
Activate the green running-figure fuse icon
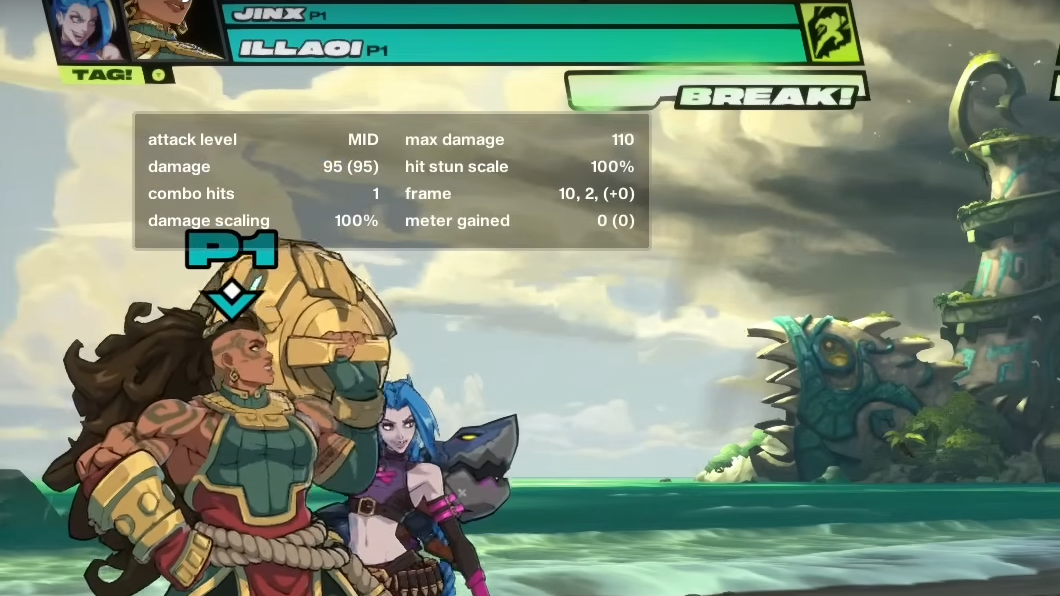pyautogui.click(x=830, y=32)
